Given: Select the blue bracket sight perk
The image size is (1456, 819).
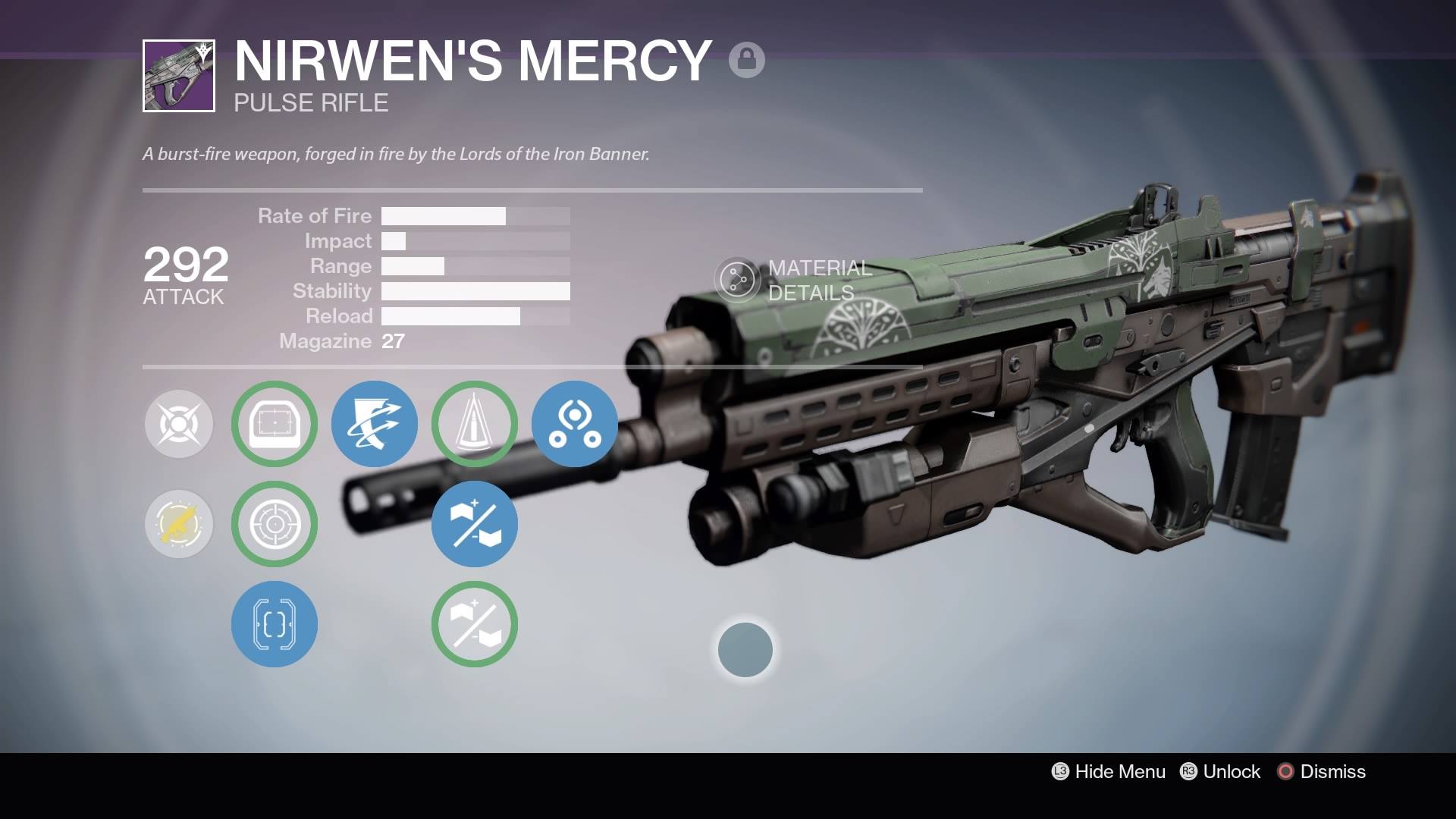Looking at the screenshot, I should 275,624.
